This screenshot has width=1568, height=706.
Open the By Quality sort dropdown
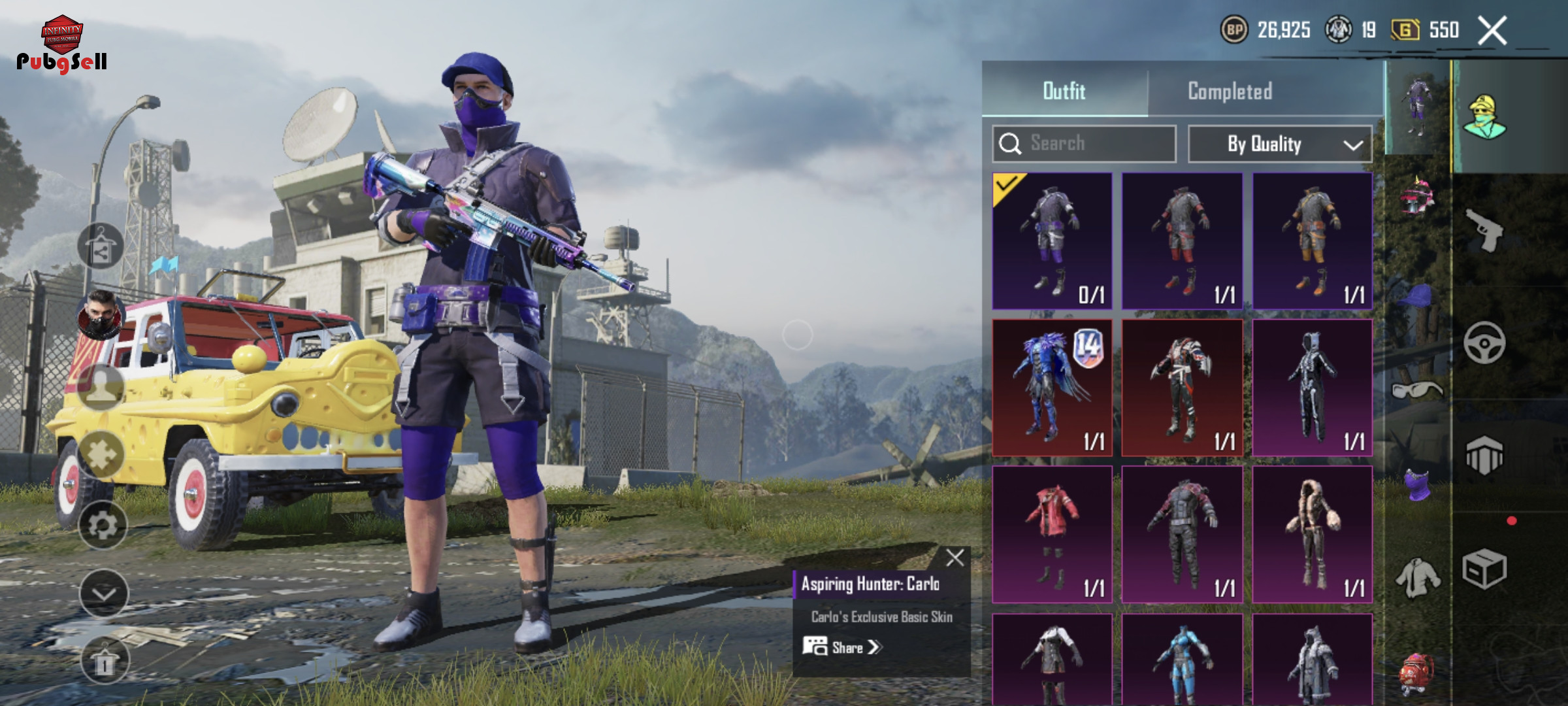tap(1279, 144)
